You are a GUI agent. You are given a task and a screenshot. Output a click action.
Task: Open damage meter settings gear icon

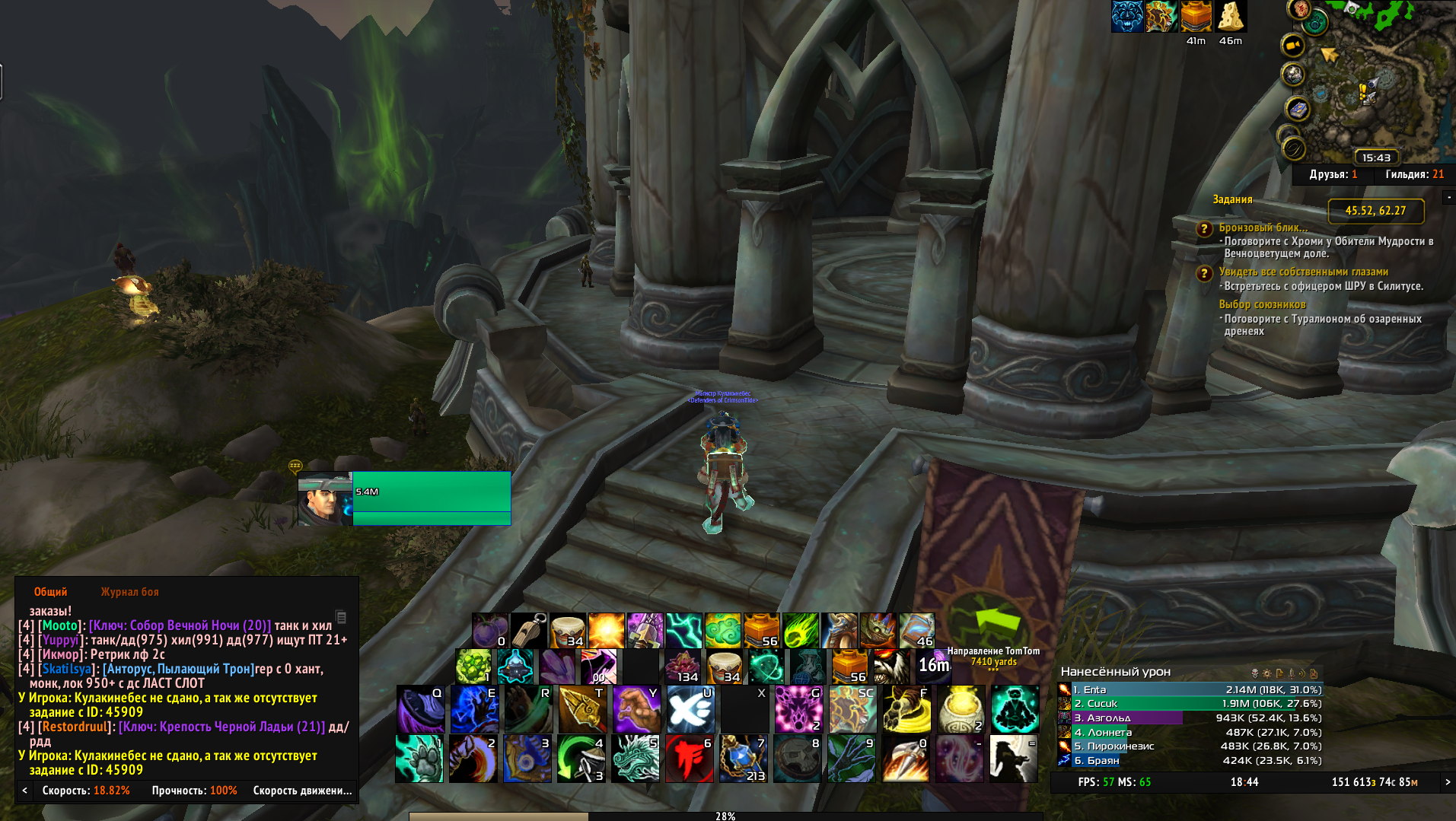click(1267, 673)
